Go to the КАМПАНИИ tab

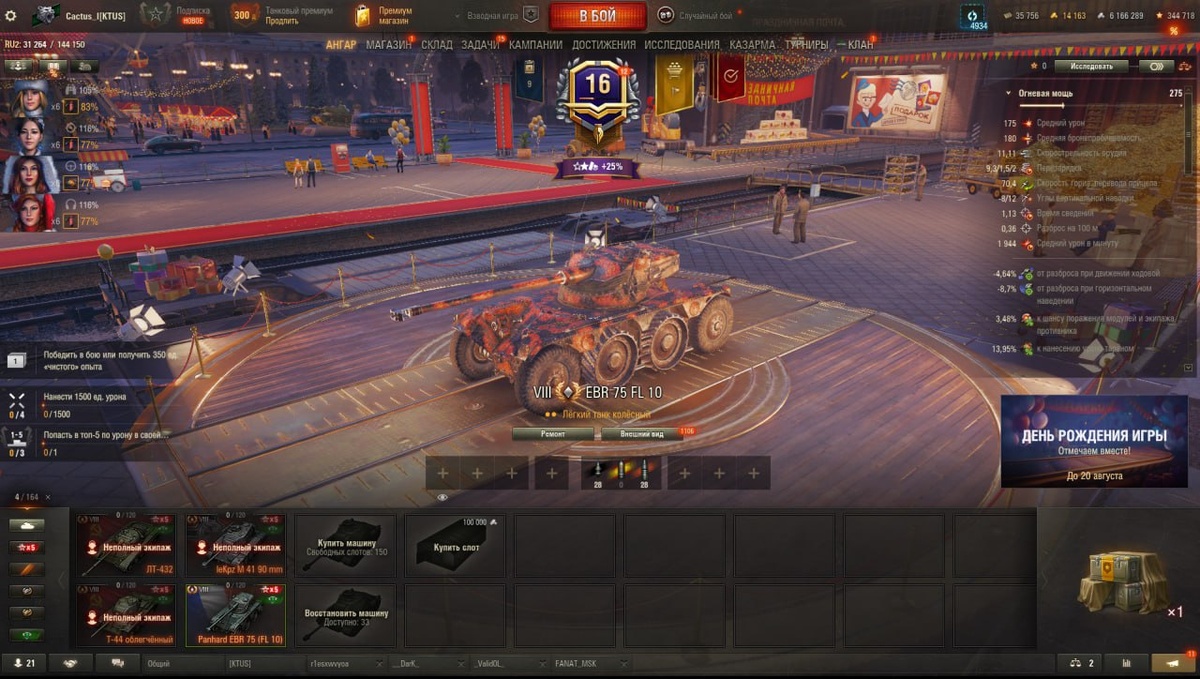(x=535, y=45)
